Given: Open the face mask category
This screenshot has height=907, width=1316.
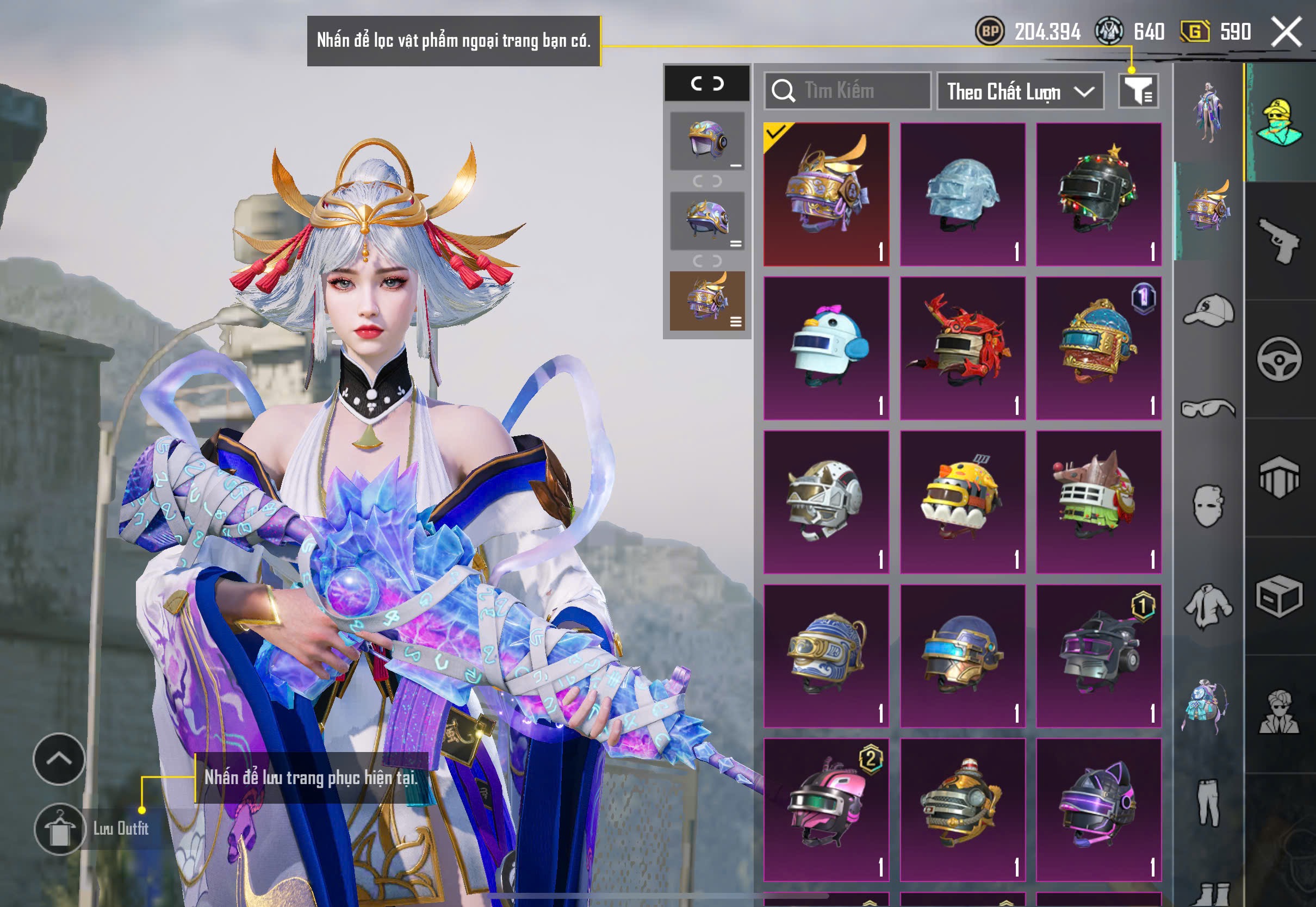Looking at the screenshot, I should [x=1209, y=506].
